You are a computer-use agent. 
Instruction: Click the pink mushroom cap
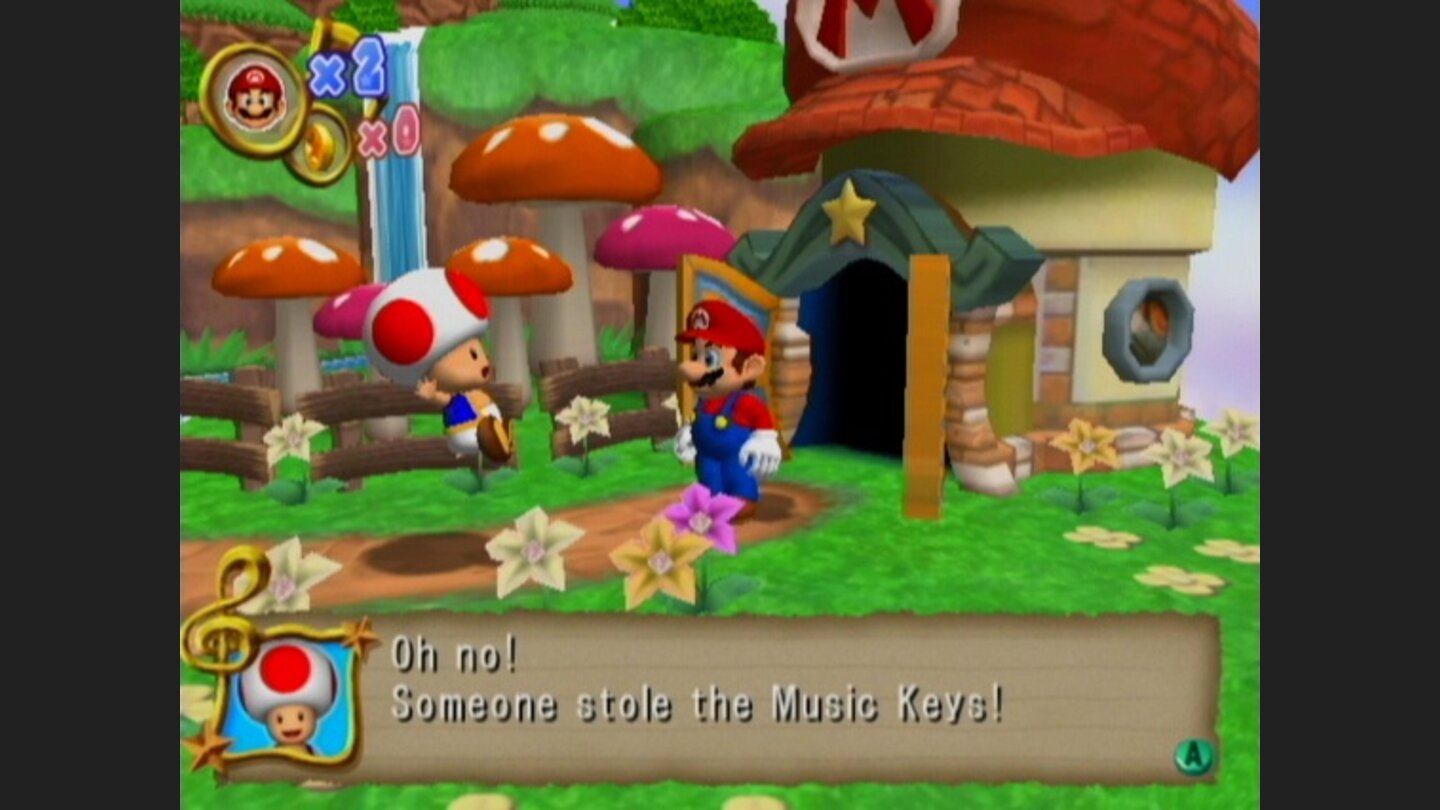(x=660, y=237)
